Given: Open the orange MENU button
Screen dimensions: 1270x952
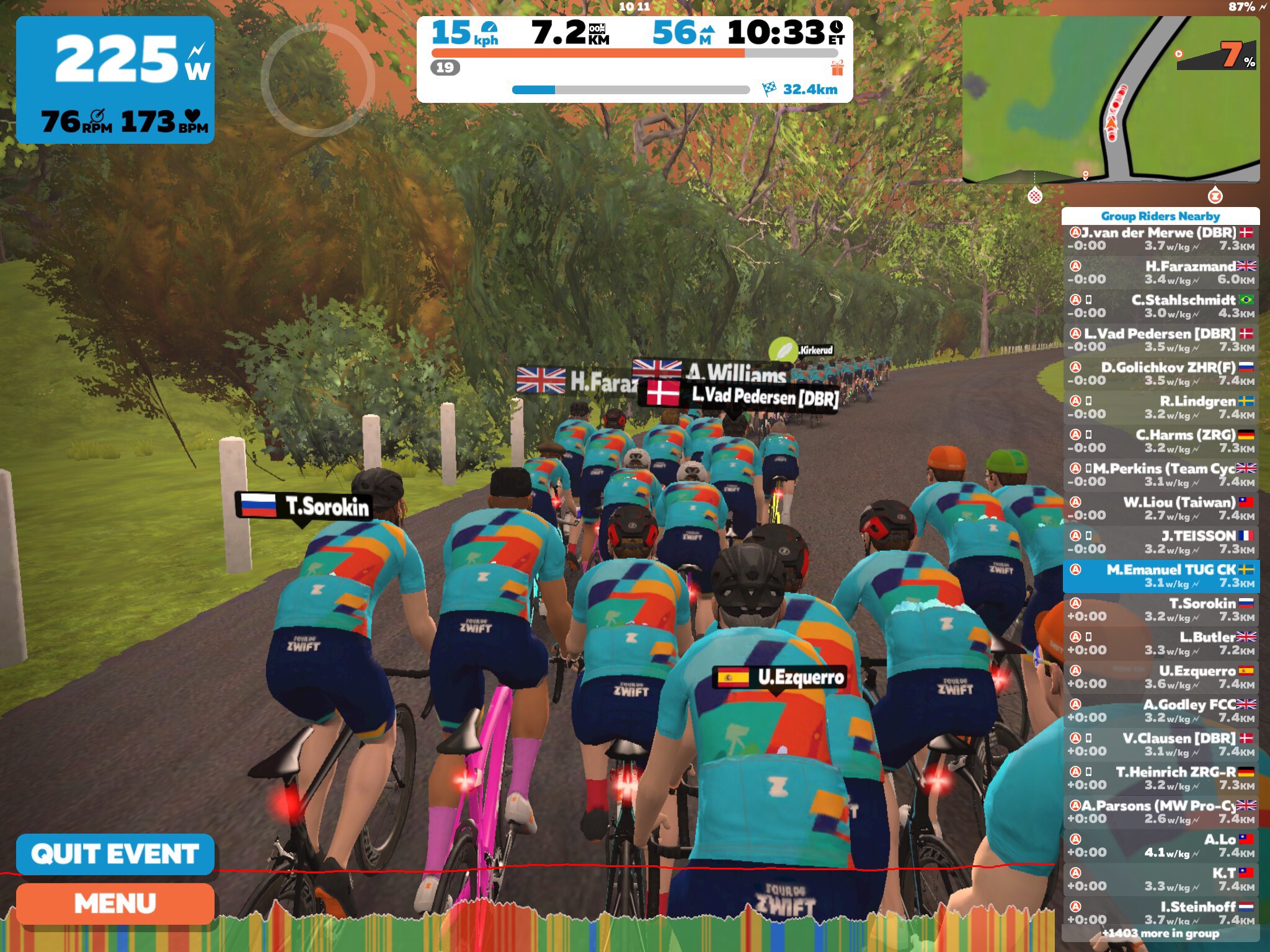Looking at the screenshot, I should pyautogui.click(x=115, y=904).
